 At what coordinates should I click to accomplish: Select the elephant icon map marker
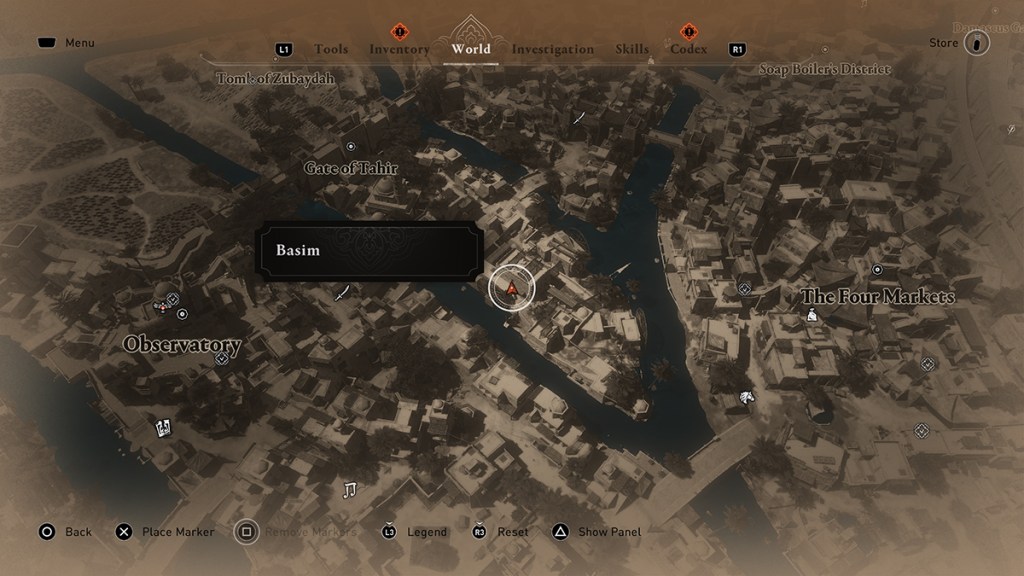pos(746,399)
